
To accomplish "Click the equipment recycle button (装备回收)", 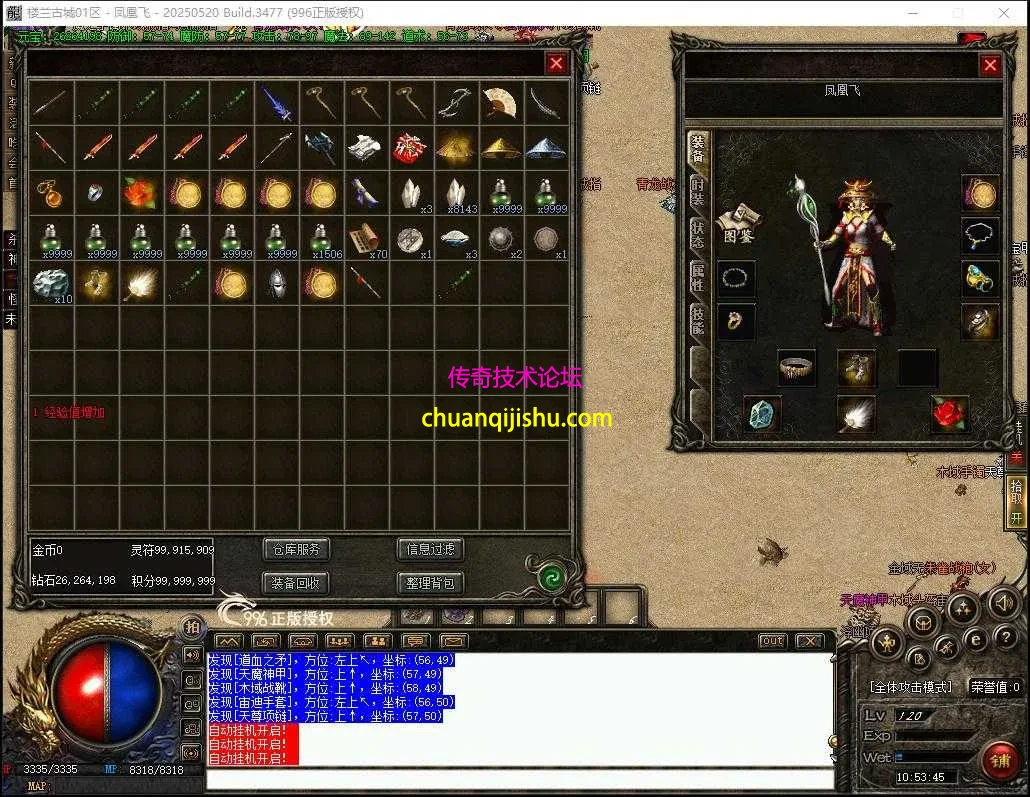I will (x=296, y=583).
